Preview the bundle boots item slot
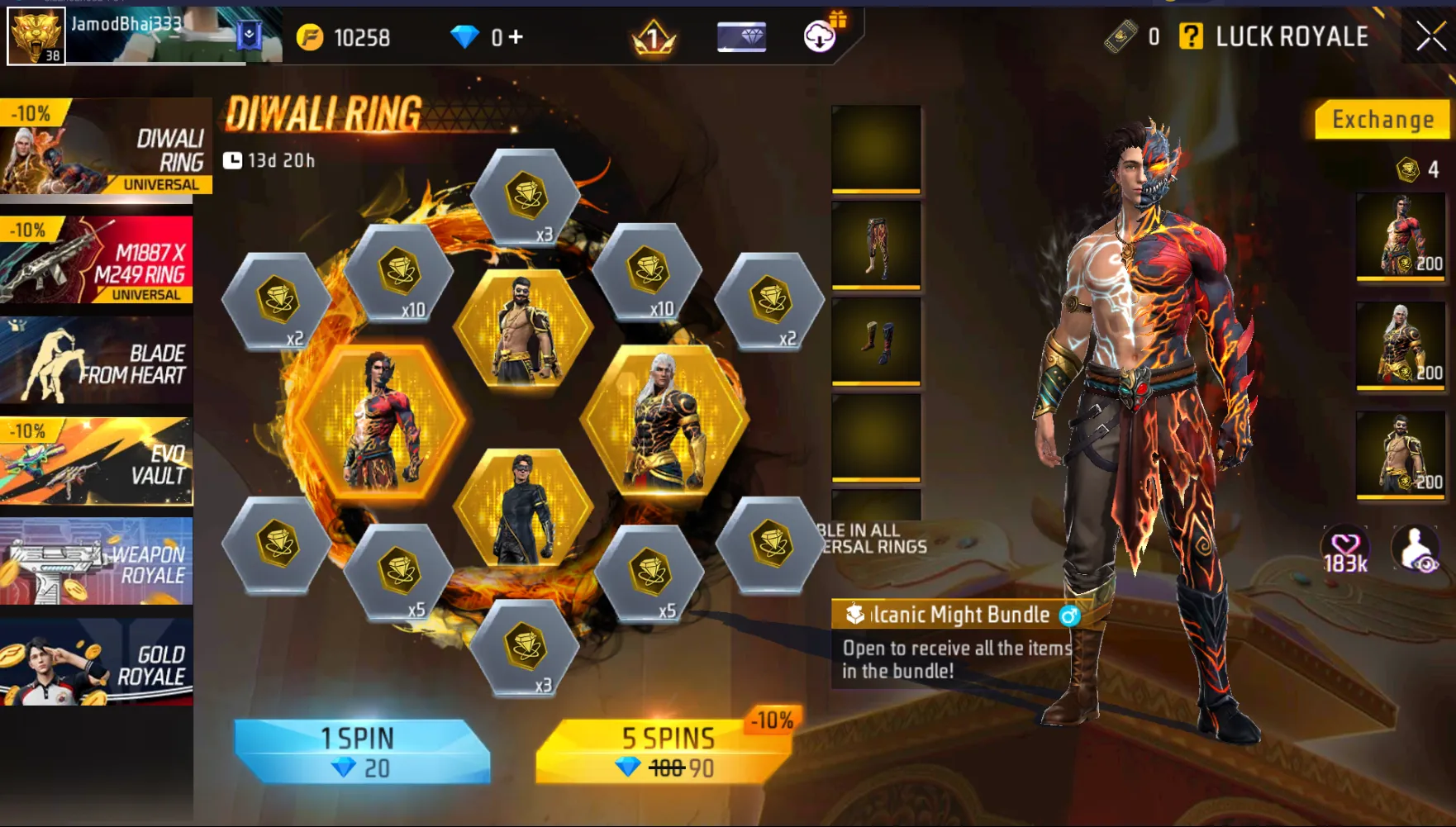This screenshot has height=827, width=1456. coord(876,341)
